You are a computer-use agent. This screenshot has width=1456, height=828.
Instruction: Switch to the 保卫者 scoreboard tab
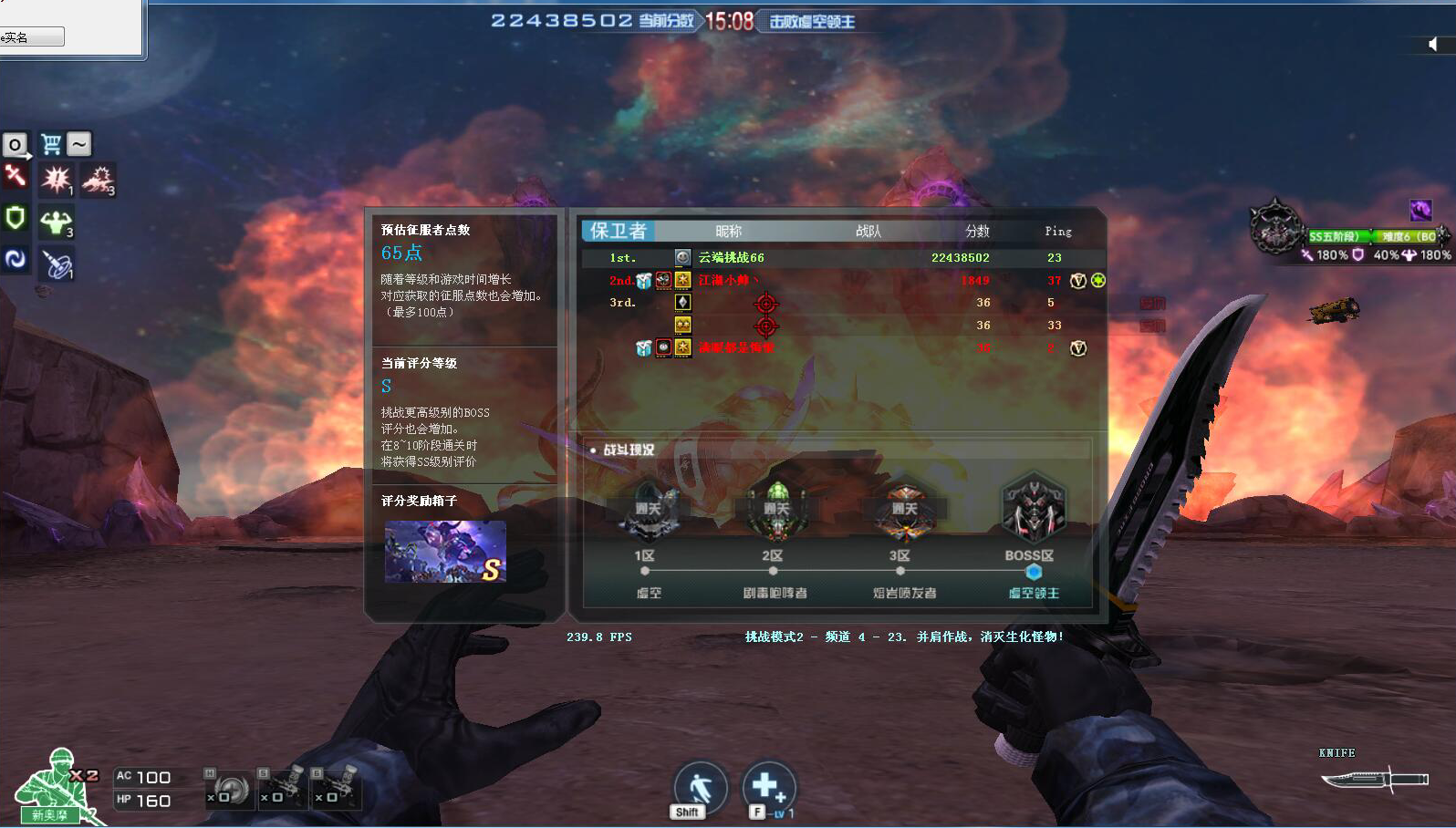tap(619, 231)
